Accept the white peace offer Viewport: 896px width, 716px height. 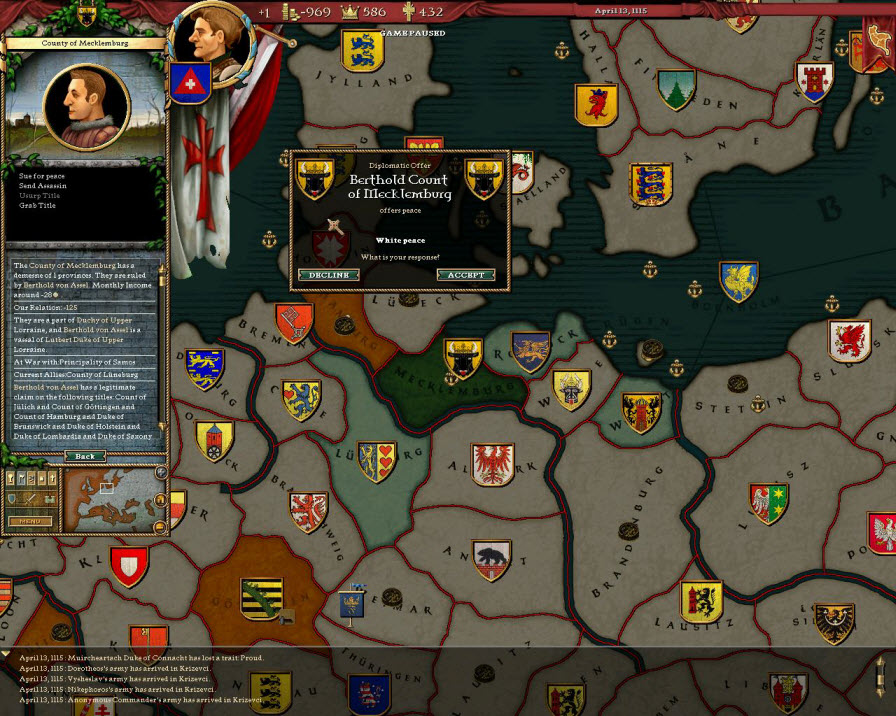click(x=465, y=275)
